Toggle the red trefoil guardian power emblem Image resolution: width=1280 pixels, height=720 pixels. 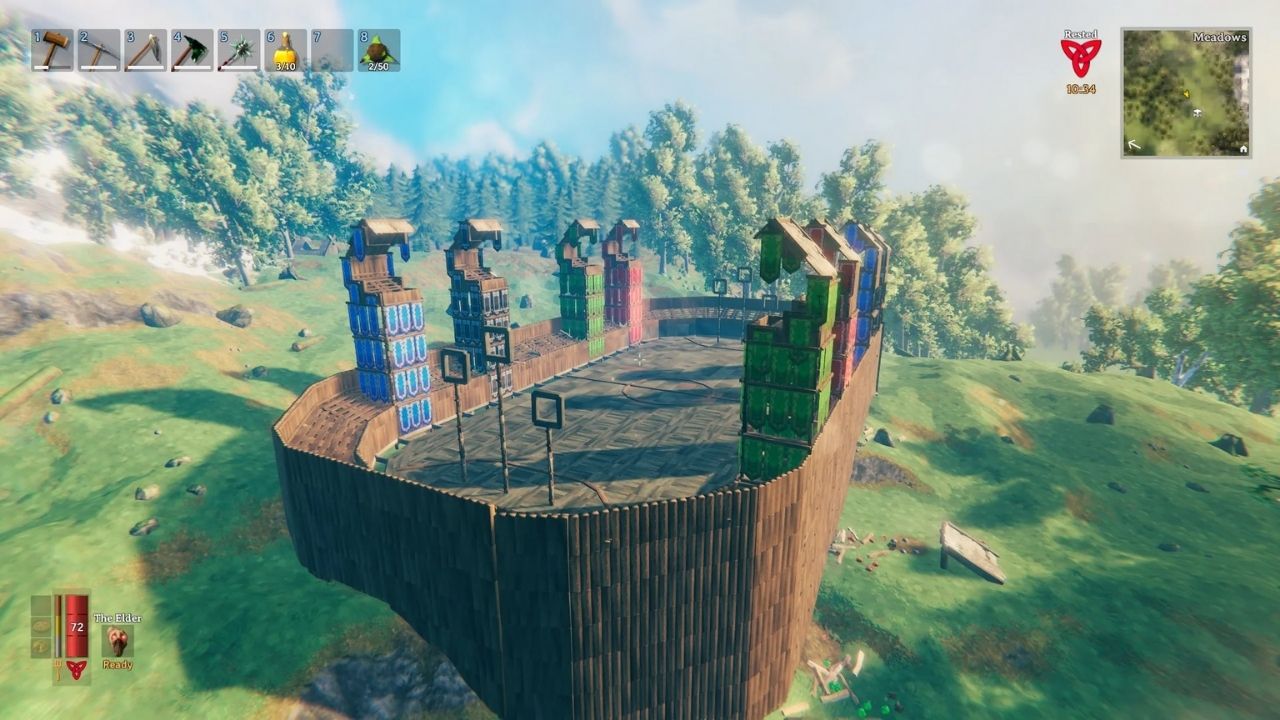pyautogui.click(x=76, y=669)
